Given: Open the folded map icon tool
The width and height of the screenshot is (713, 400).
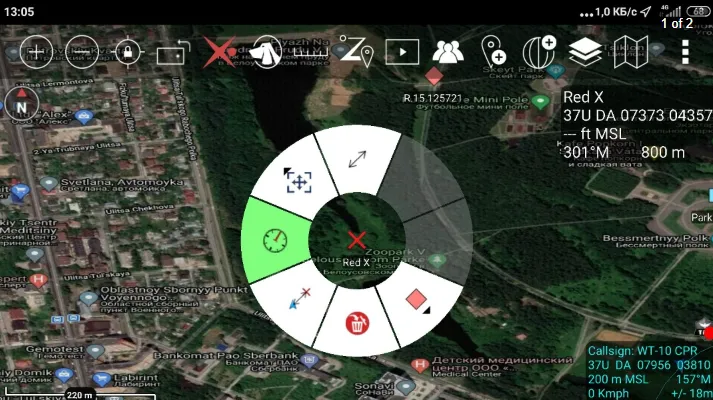Looking at the screenshot, I should pos(631,50).
